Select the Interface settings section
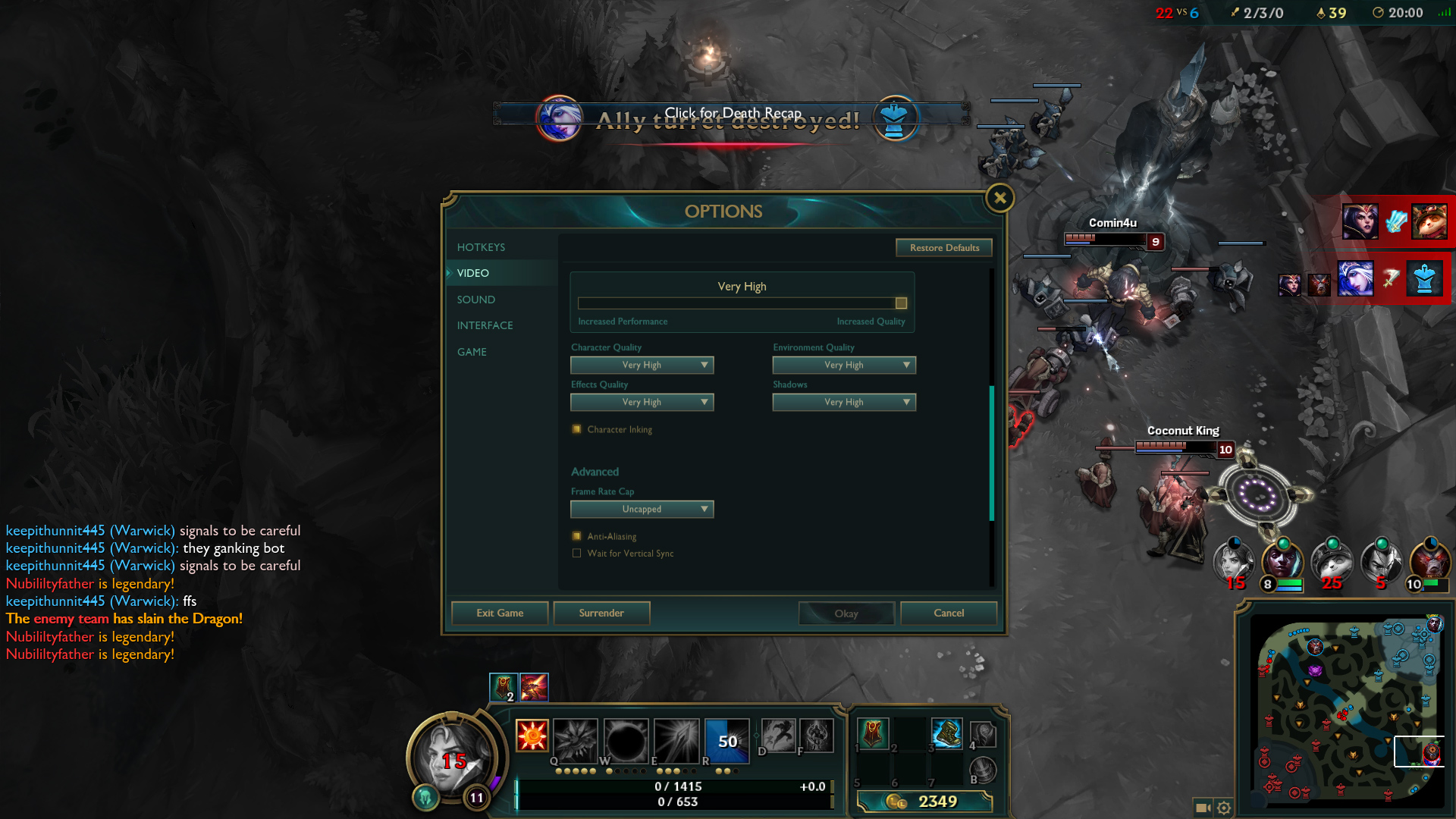The image size is (1456, 819). click(x=485, y=325)
